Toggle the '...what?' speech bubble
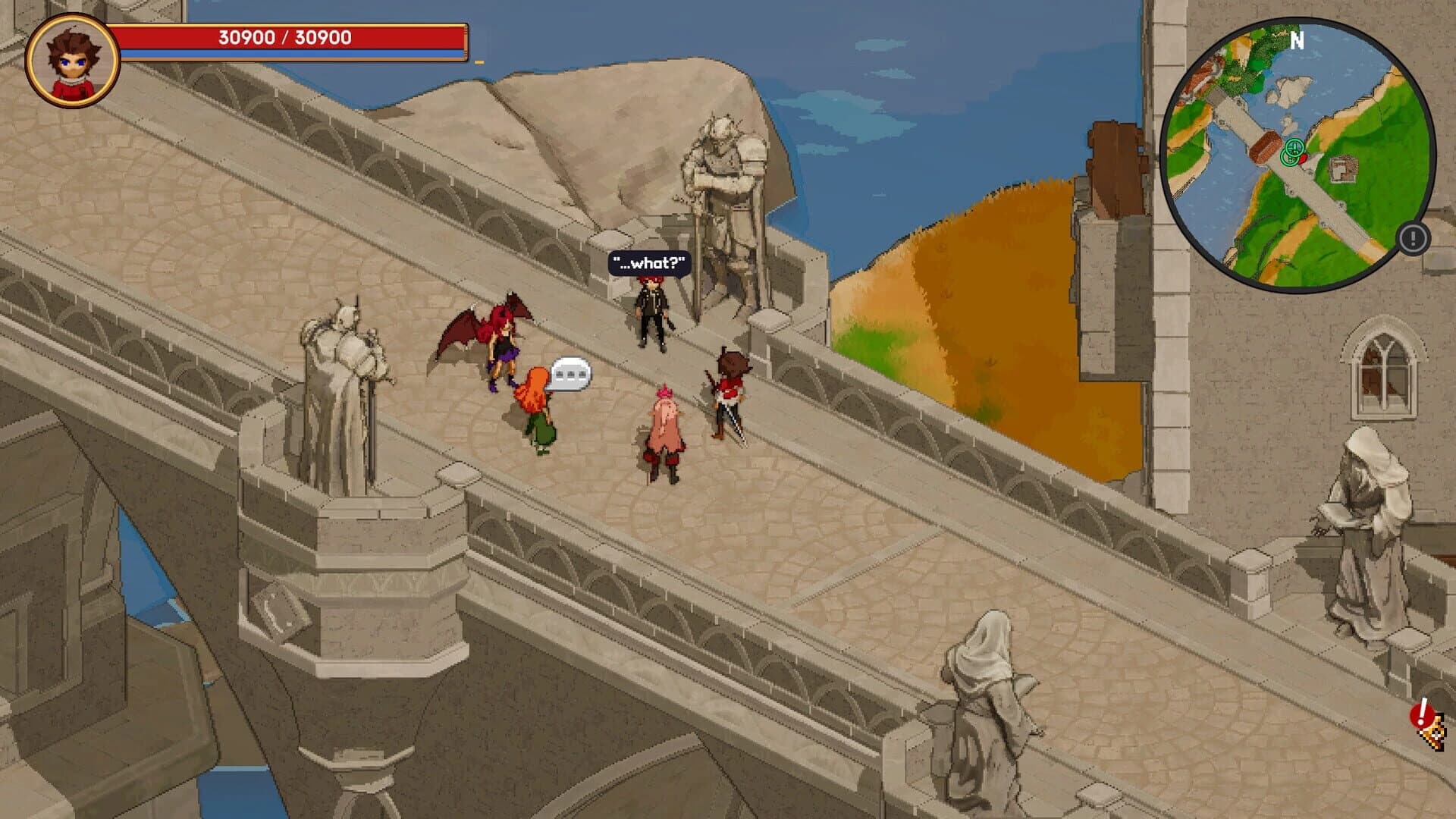The width and height of the screenshot is (1456, 819). click(647, 262)
